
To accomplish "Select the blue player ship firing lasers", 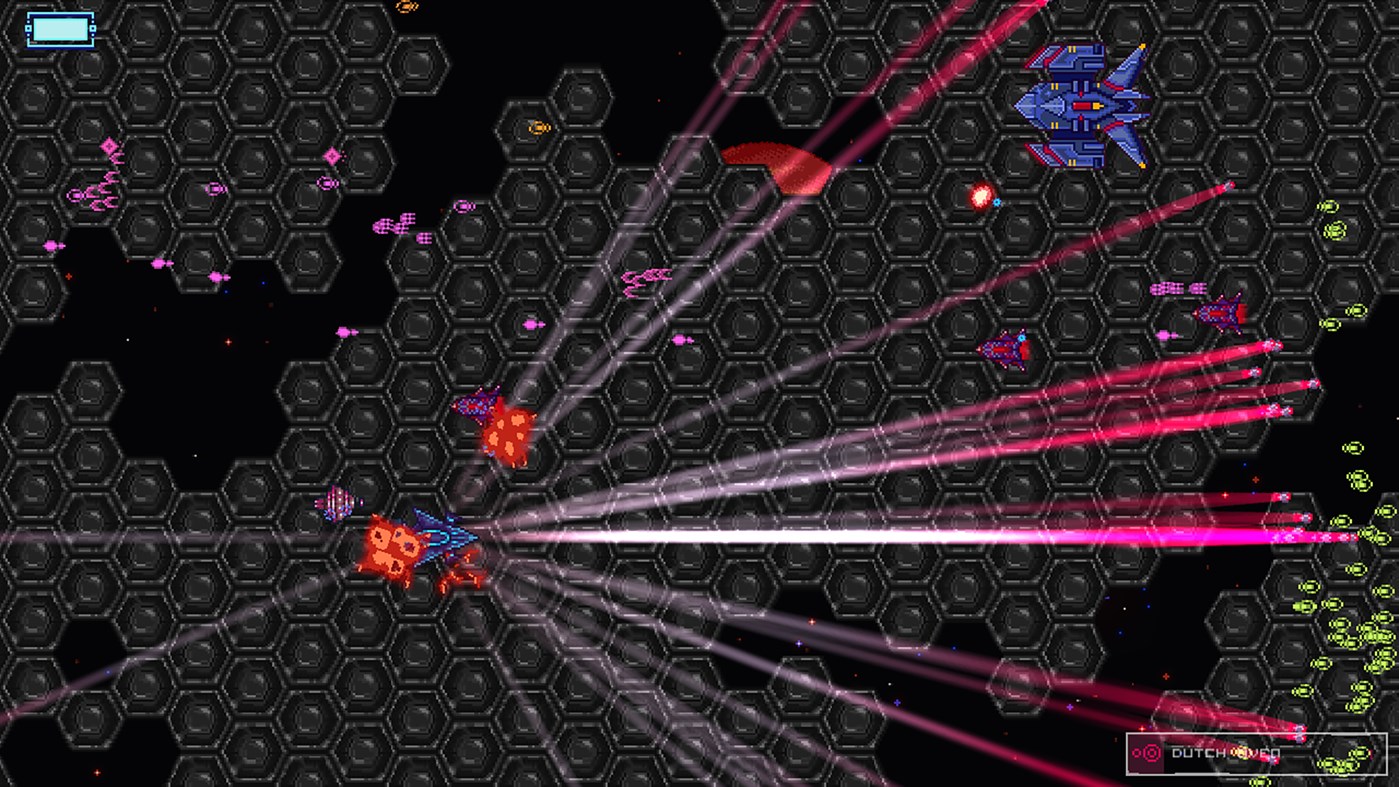I will [445, 535].
